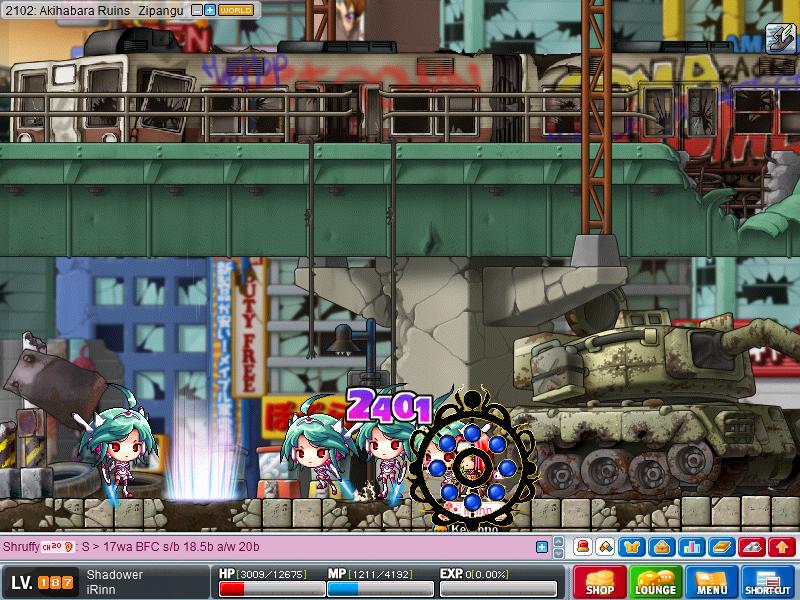Open the red SHOP button
The height and width of the screenshot is (600, 800).
click(599, 581)
